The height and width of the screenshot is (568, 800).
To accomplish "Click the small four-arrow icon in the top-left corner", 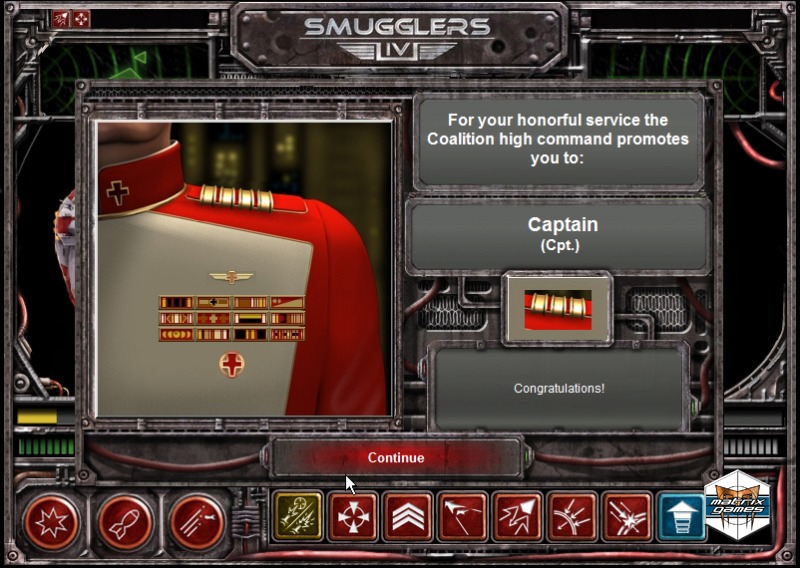I will point(81,18).
